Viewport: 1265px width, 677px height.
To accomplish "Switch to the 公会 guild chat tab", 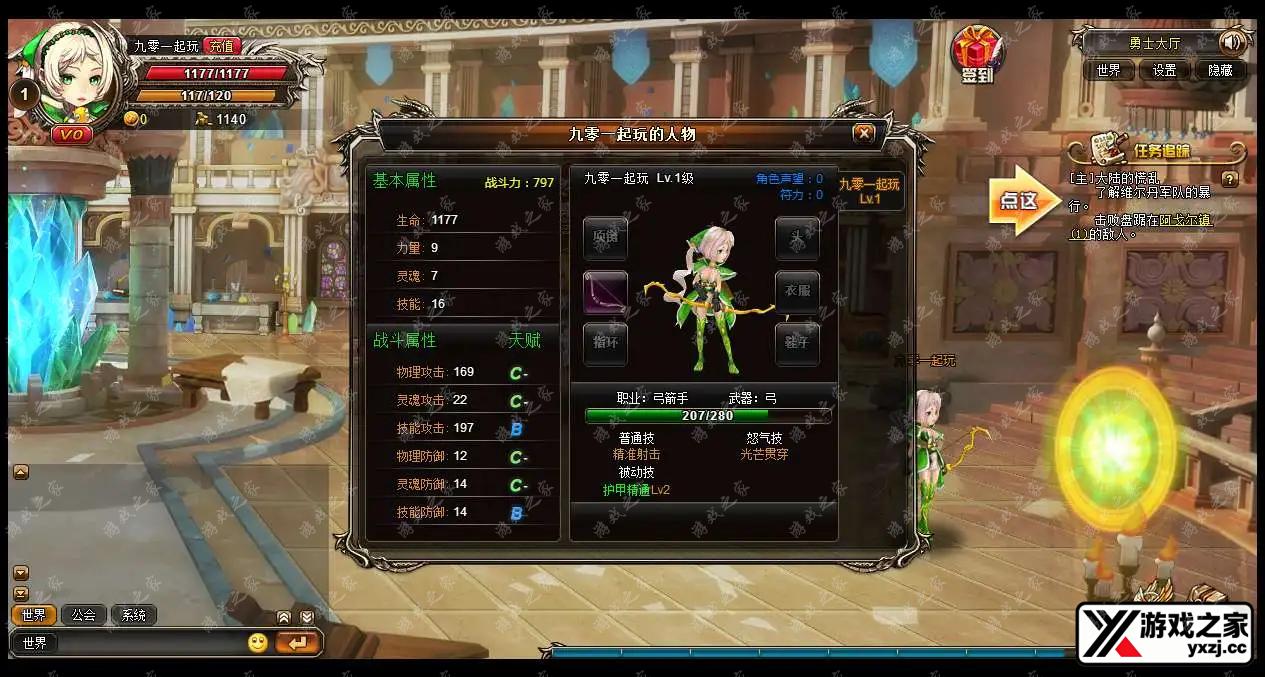I will [x=84, y=615].
